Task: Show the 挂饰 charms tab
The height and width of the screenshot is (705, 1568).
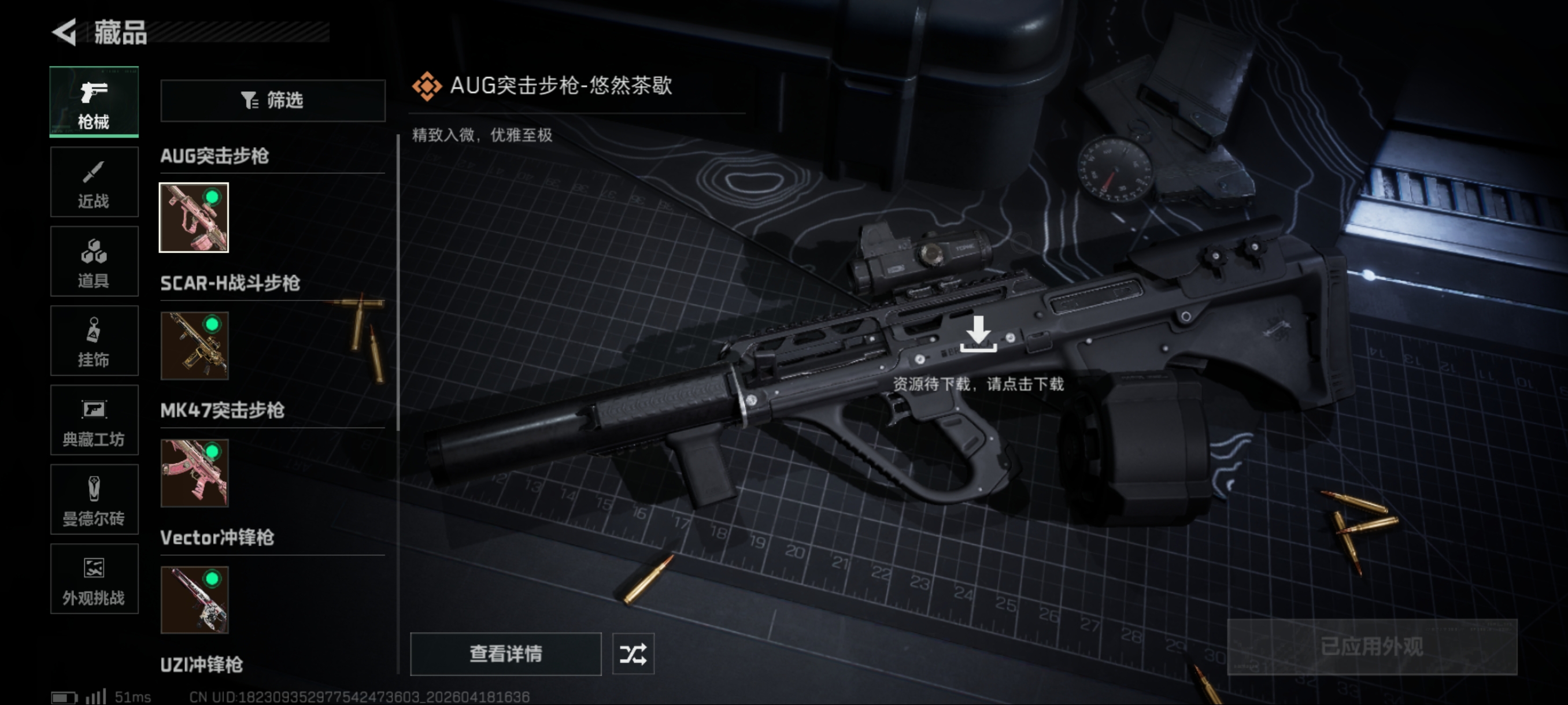Action: click(94, 340)
